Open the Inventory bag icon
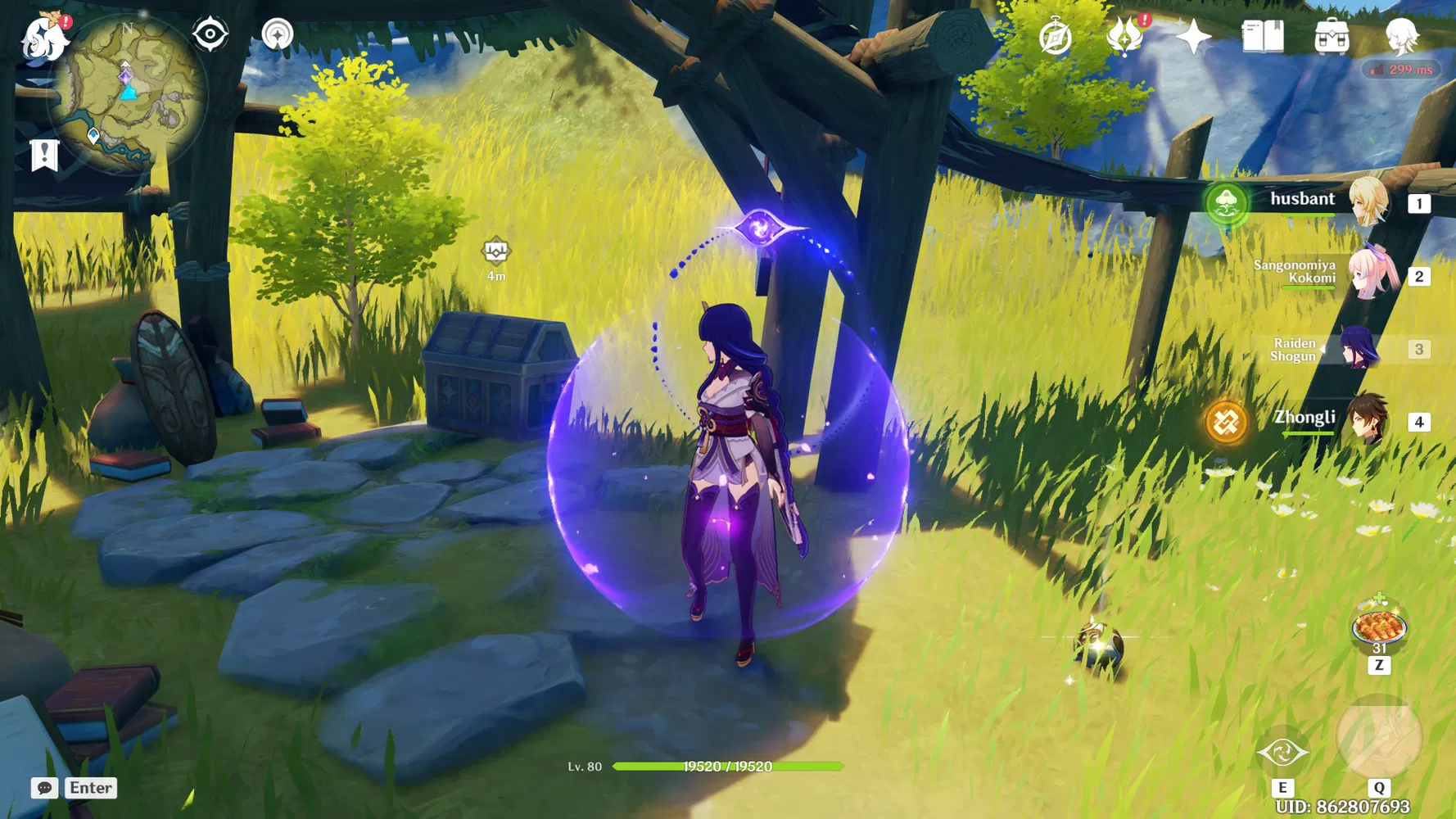1456x819 pixels. pyautogui.click(x=1331, y=34)
